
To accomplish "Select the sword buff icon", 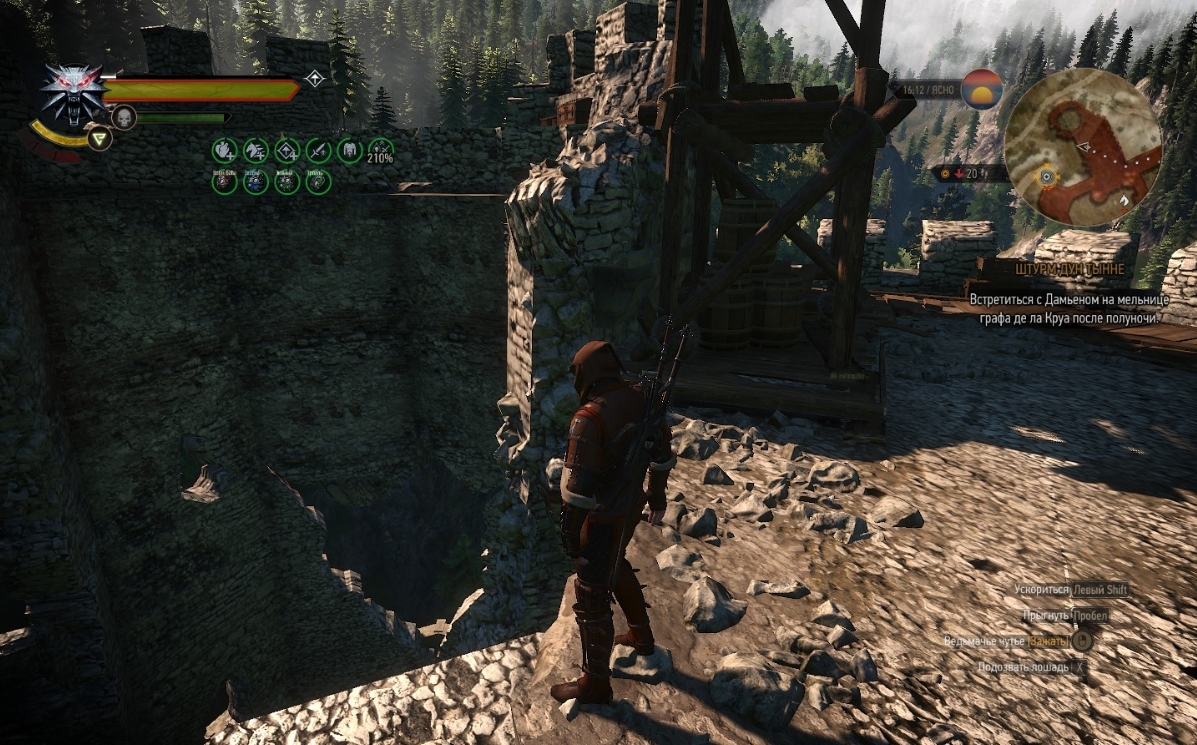I will (x=318, y=151).
